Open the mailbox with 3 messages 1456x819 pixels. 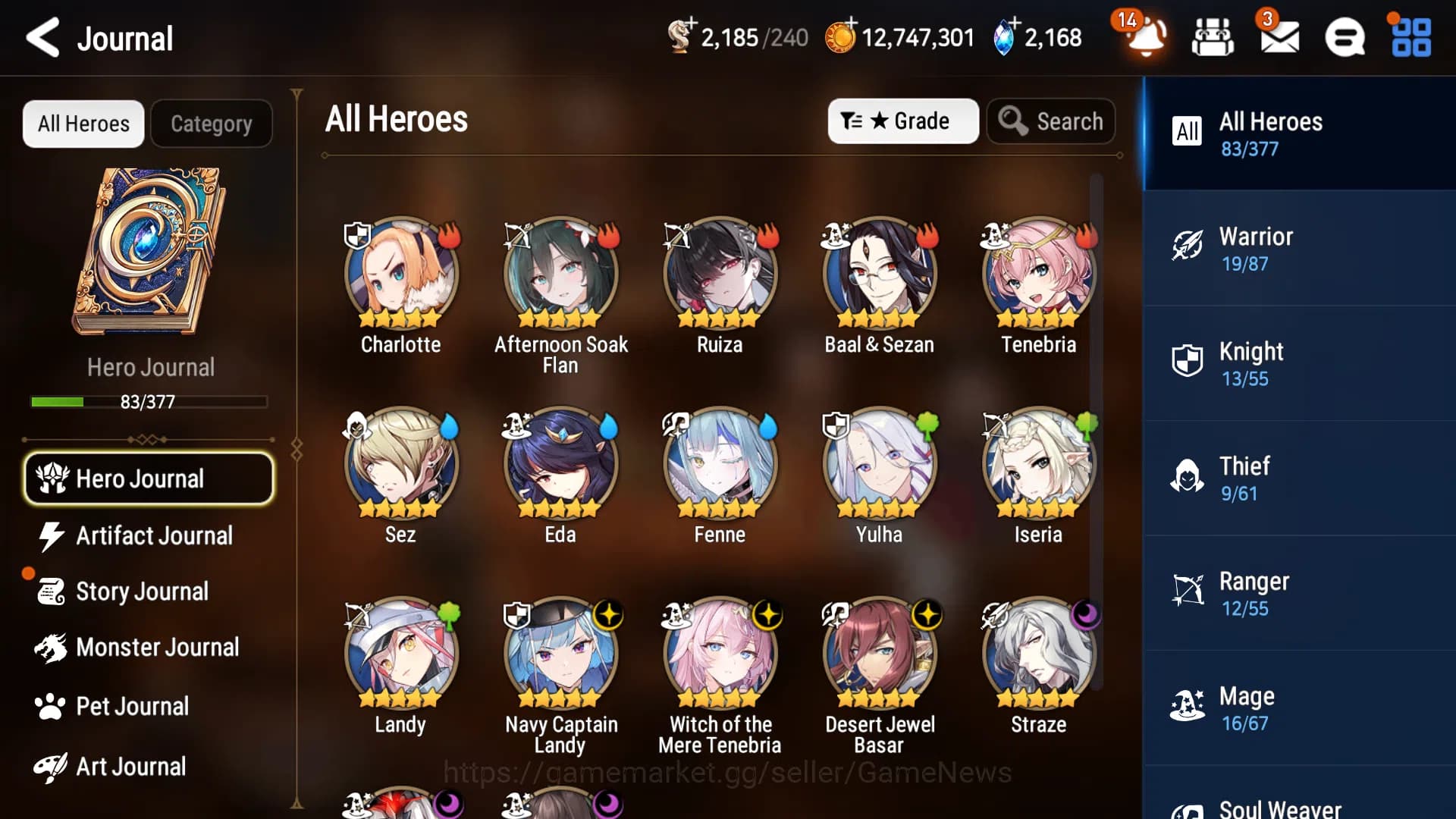[1281, 38]
